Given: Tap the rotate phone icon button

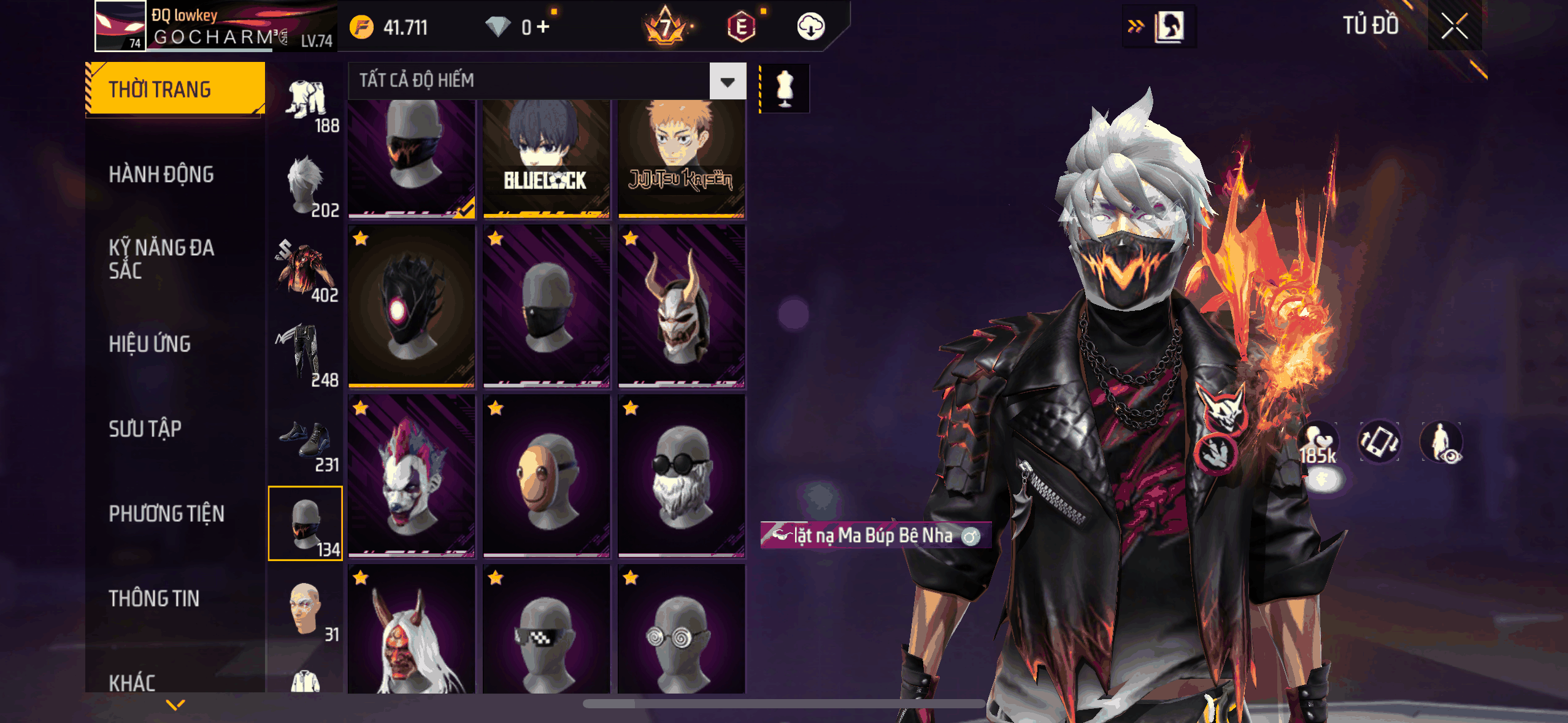Looking at the screenshot, I should coord(1379,442).
